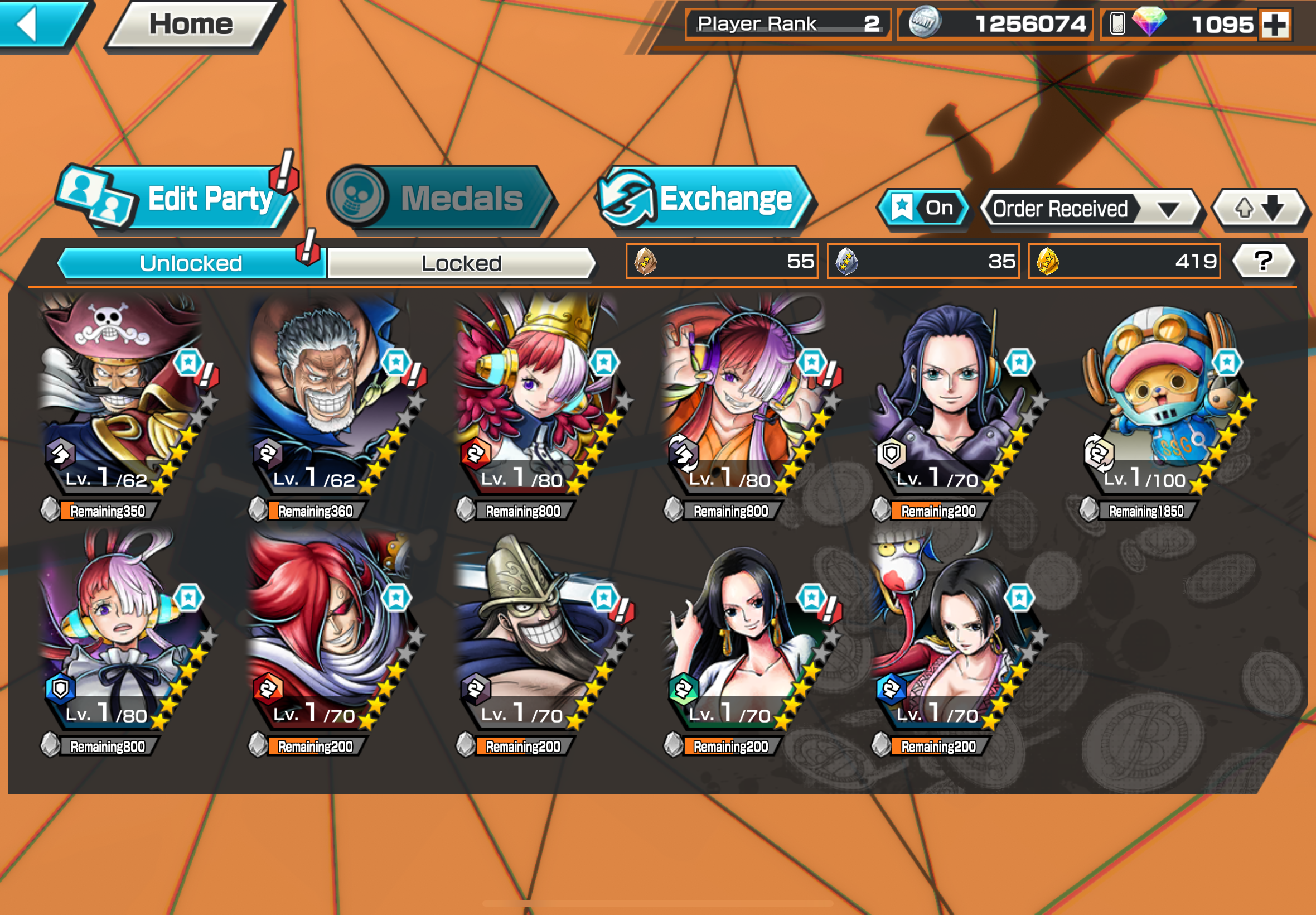Image resolution: width=1316 pixels, height=915 pixels.
Task: Reverse sort order with the arrows button
Action: 1259,208
